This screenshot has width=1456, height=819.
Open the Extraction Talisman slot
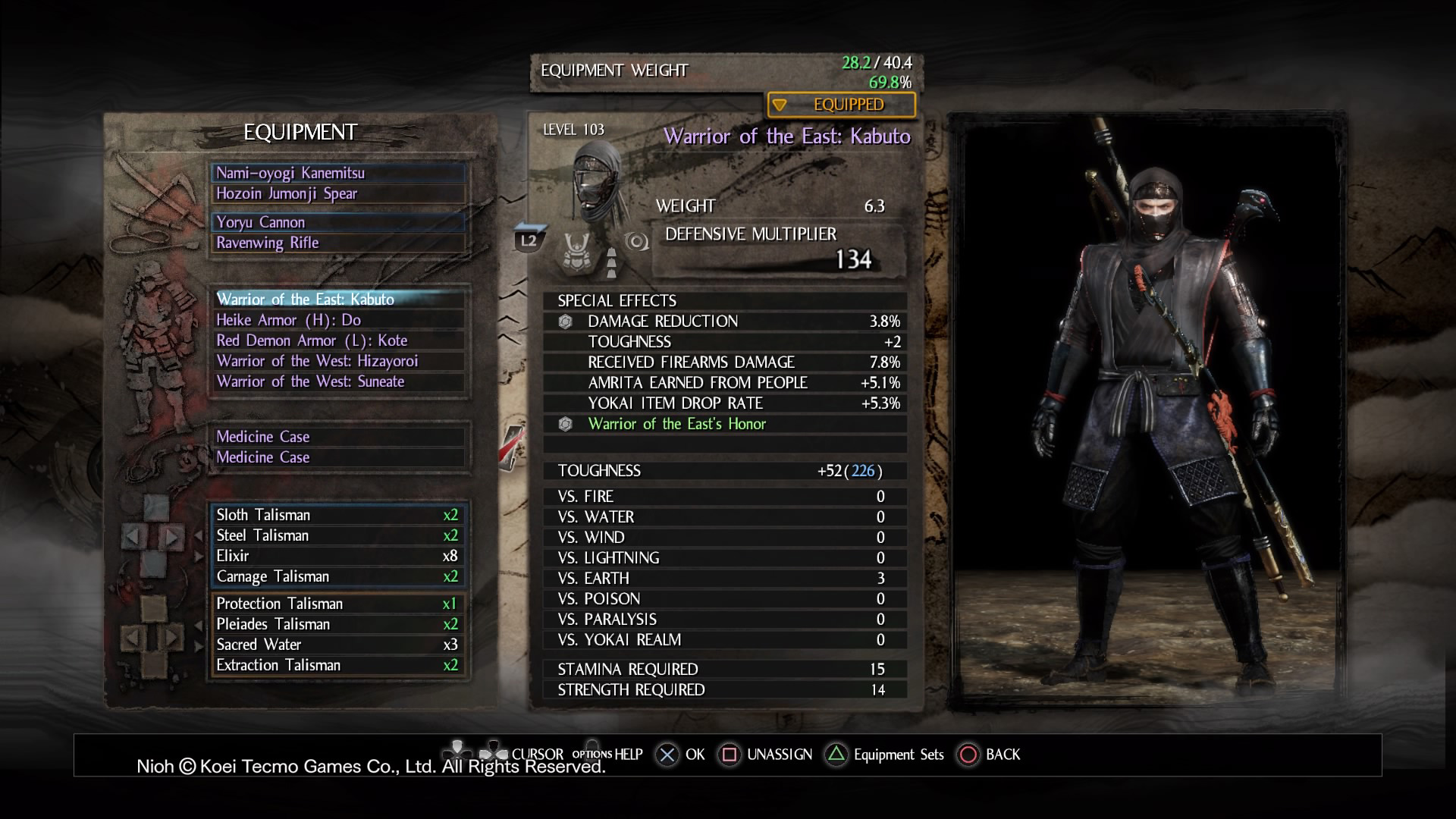point(338,665)
